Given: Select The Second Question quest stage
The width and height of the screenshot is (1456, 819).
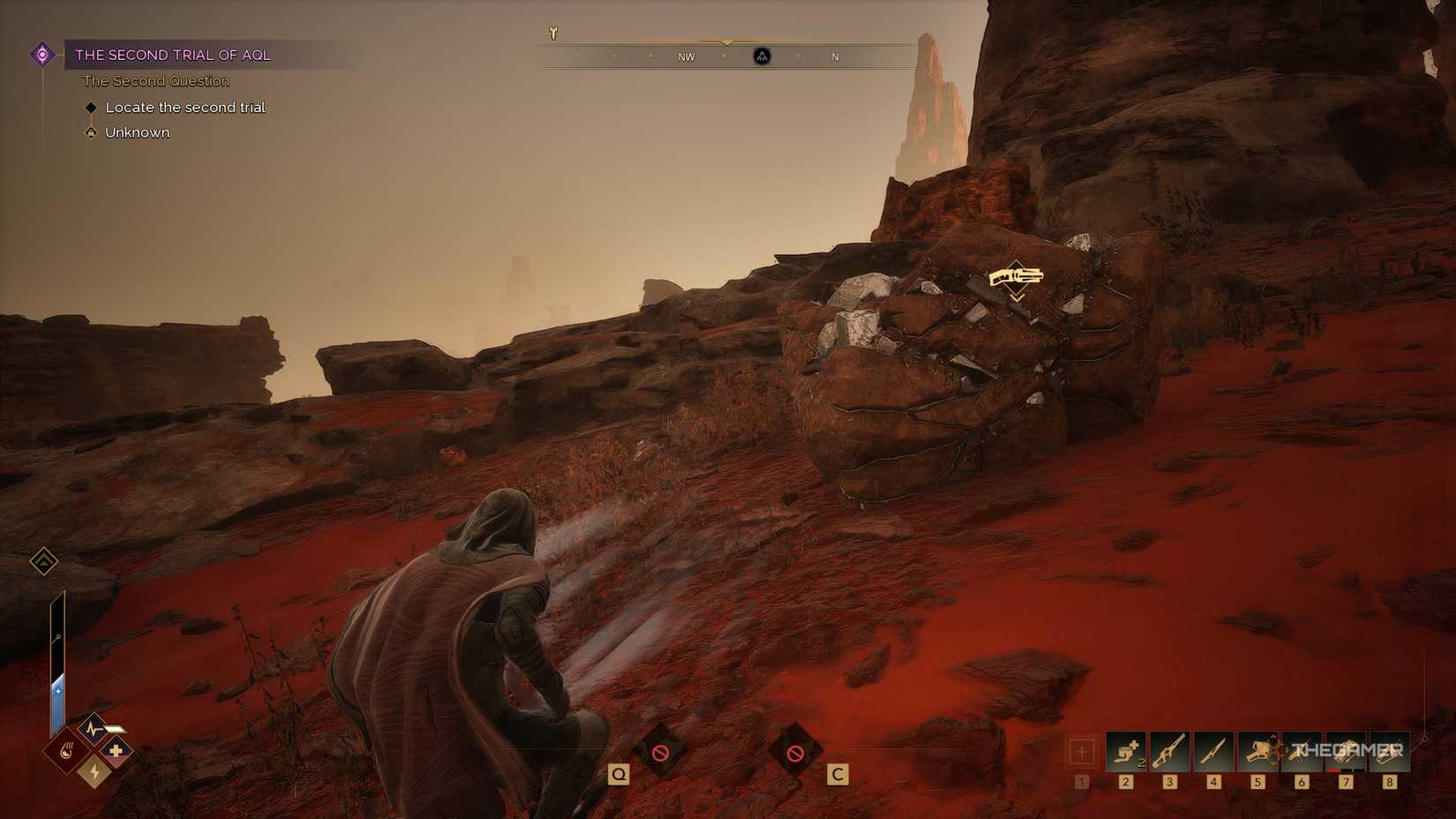Looking at the screenshot, I should coord(155,80).
